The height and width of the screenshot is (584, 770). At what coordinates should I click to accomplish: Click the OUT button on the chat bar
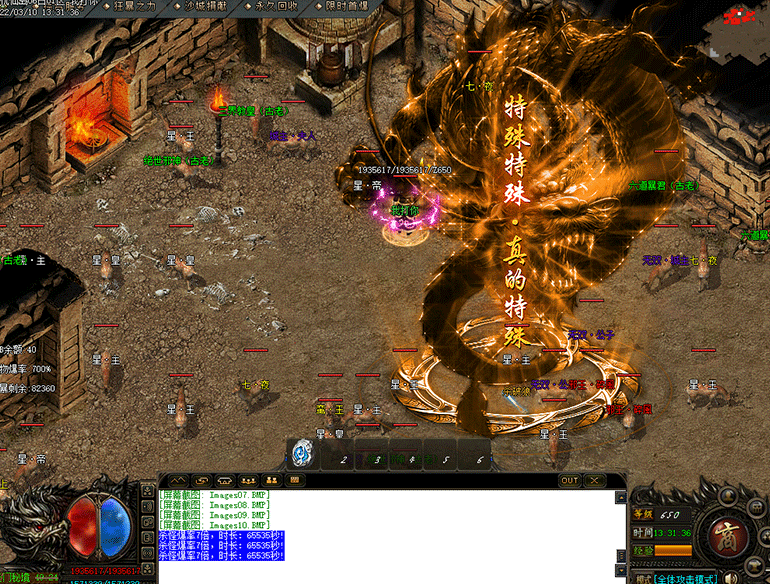[x=569, y=480]
